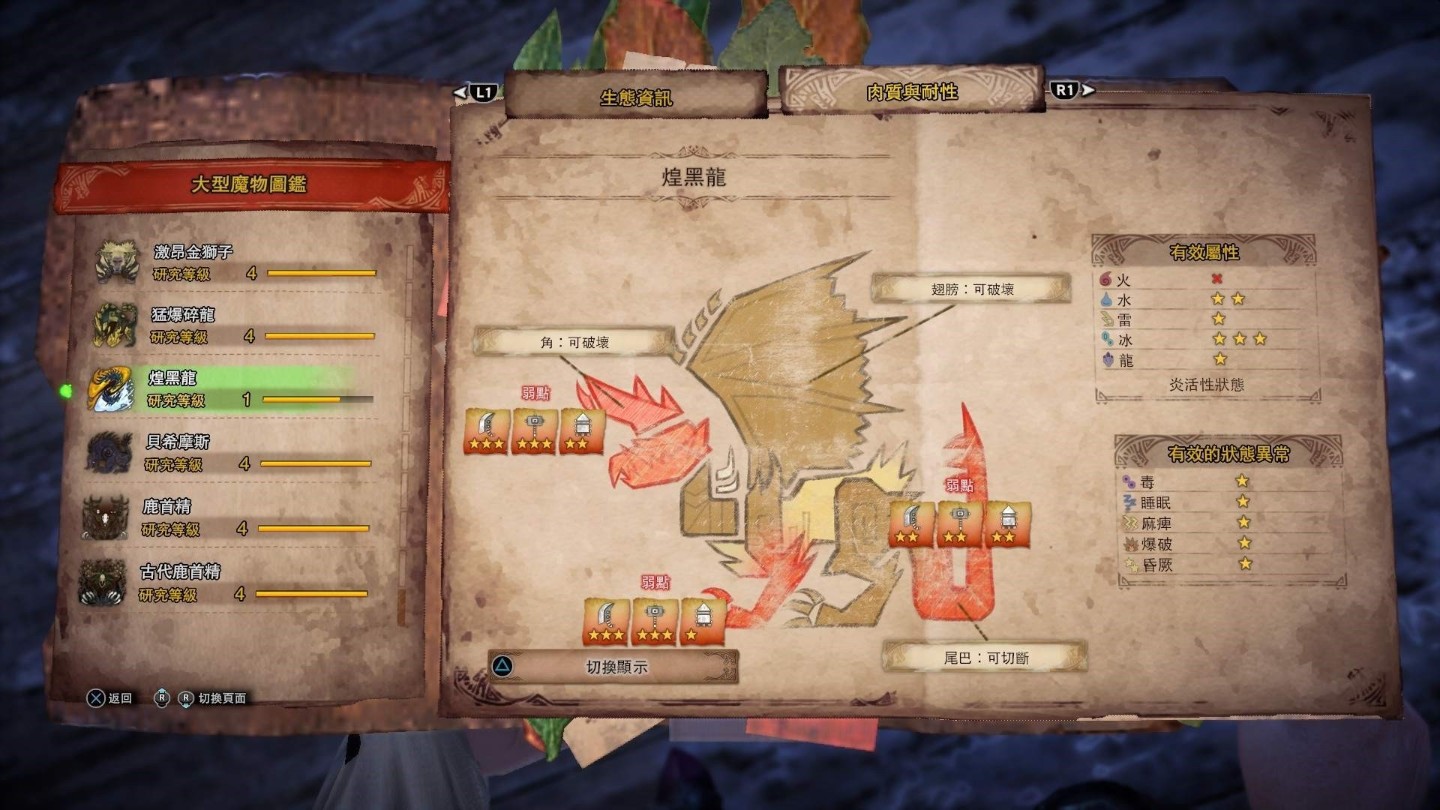Viewport: 1440px width, 810px height.
Task: Switch to the 生態資訊 tab
Action: coord(636,97)
